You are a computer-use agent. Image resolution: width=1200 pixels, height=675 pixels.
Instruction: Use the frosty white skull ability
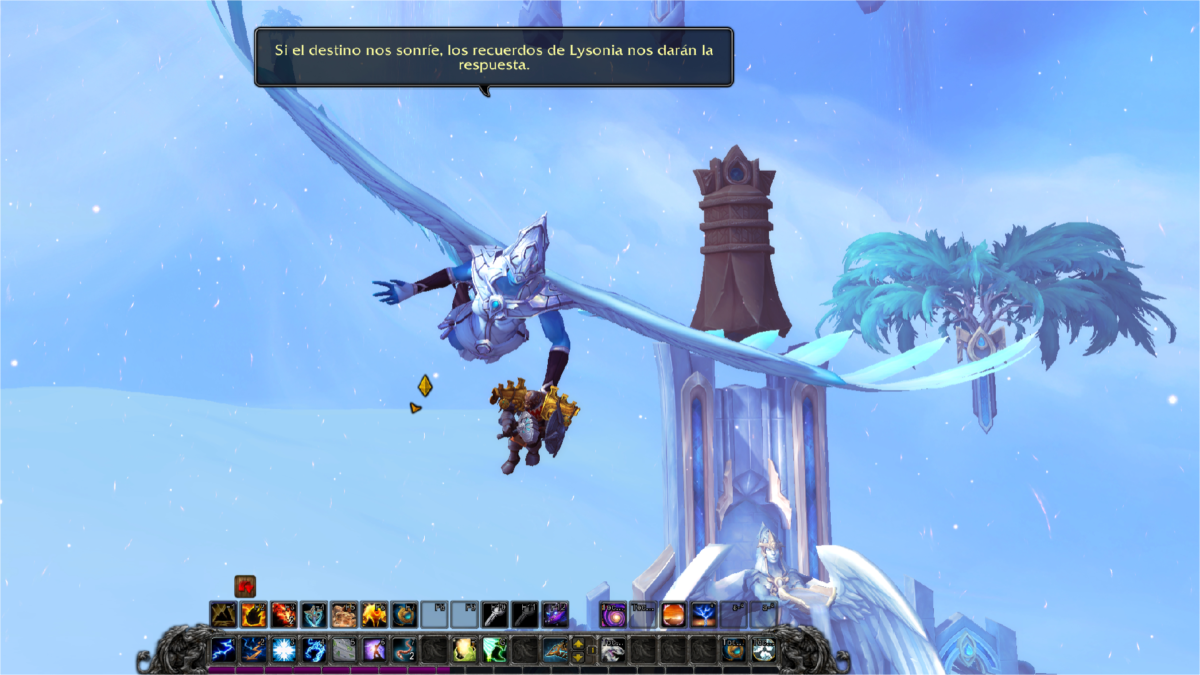point(764,650)
